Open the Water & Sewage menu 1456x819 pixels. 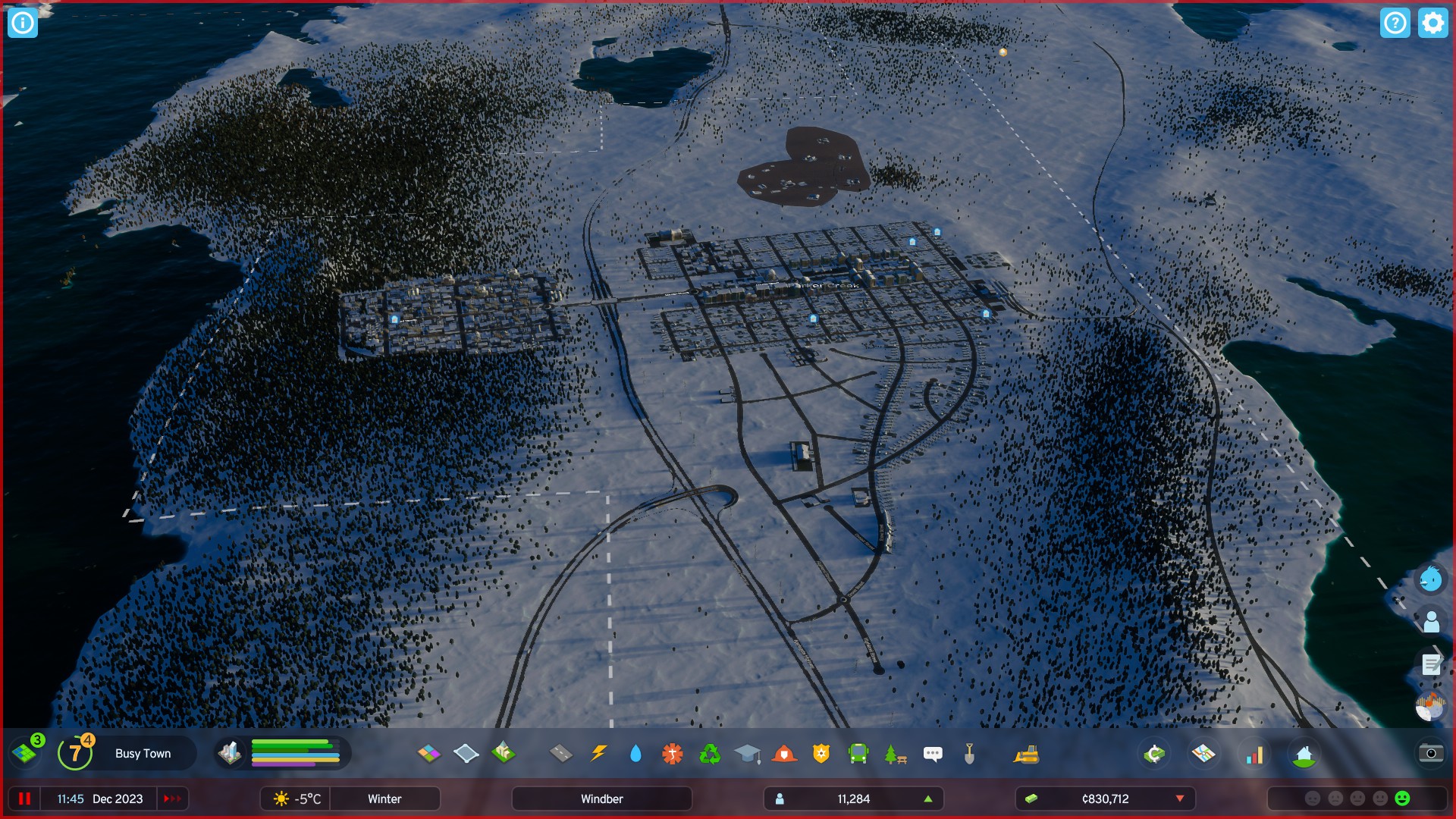click(x=635, y=753)
